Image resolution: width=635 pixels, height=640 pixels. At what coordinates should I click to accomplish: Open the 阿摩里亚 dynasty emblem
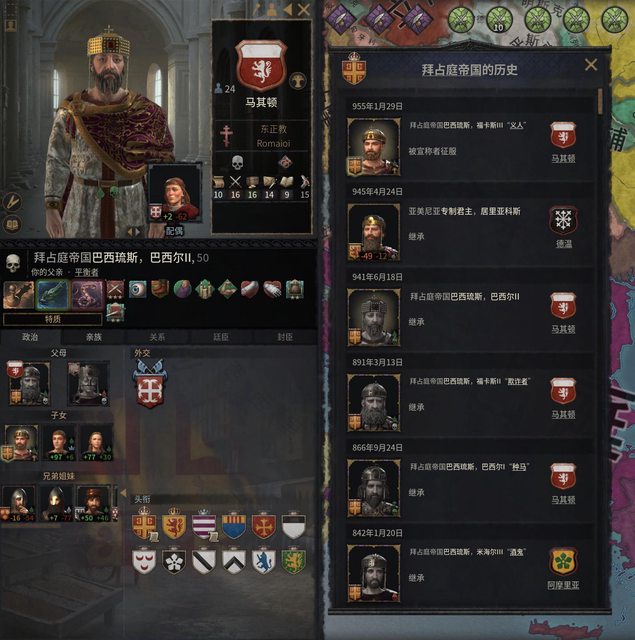click(x=563, y=562)
